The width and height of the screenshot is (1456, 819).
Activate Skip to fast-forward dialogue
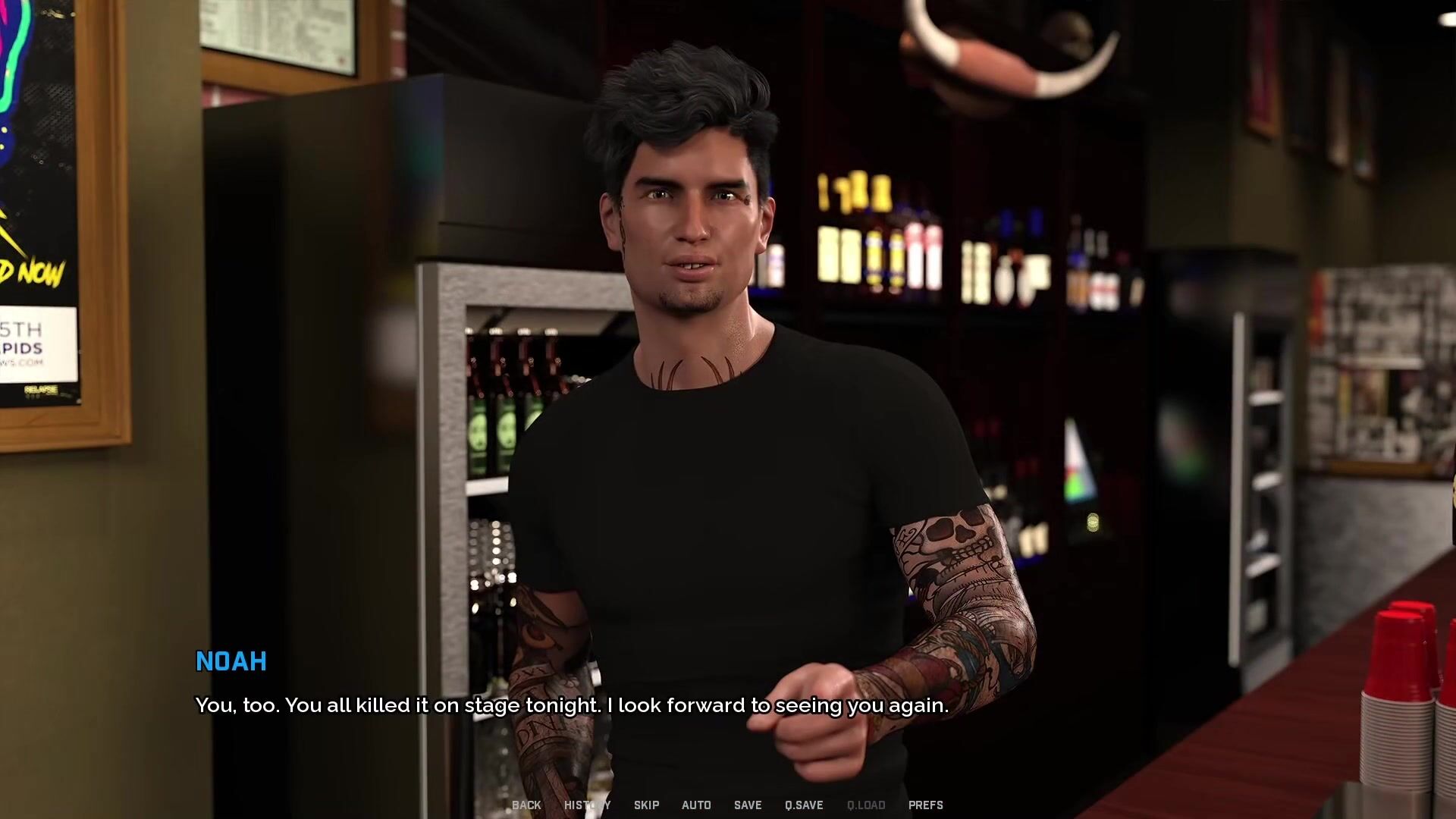pyautogui.click(x=646, y=805)
